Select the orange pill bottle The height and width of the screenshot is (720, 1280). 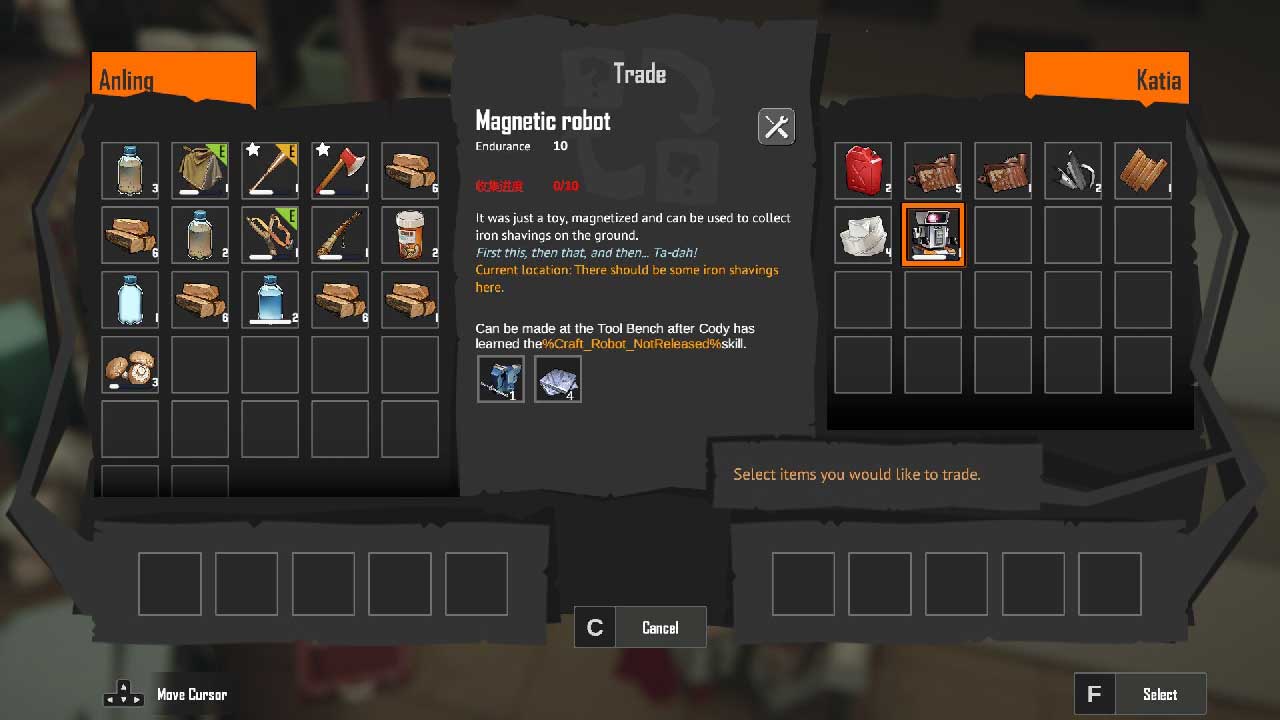click(x=410, y=235)
